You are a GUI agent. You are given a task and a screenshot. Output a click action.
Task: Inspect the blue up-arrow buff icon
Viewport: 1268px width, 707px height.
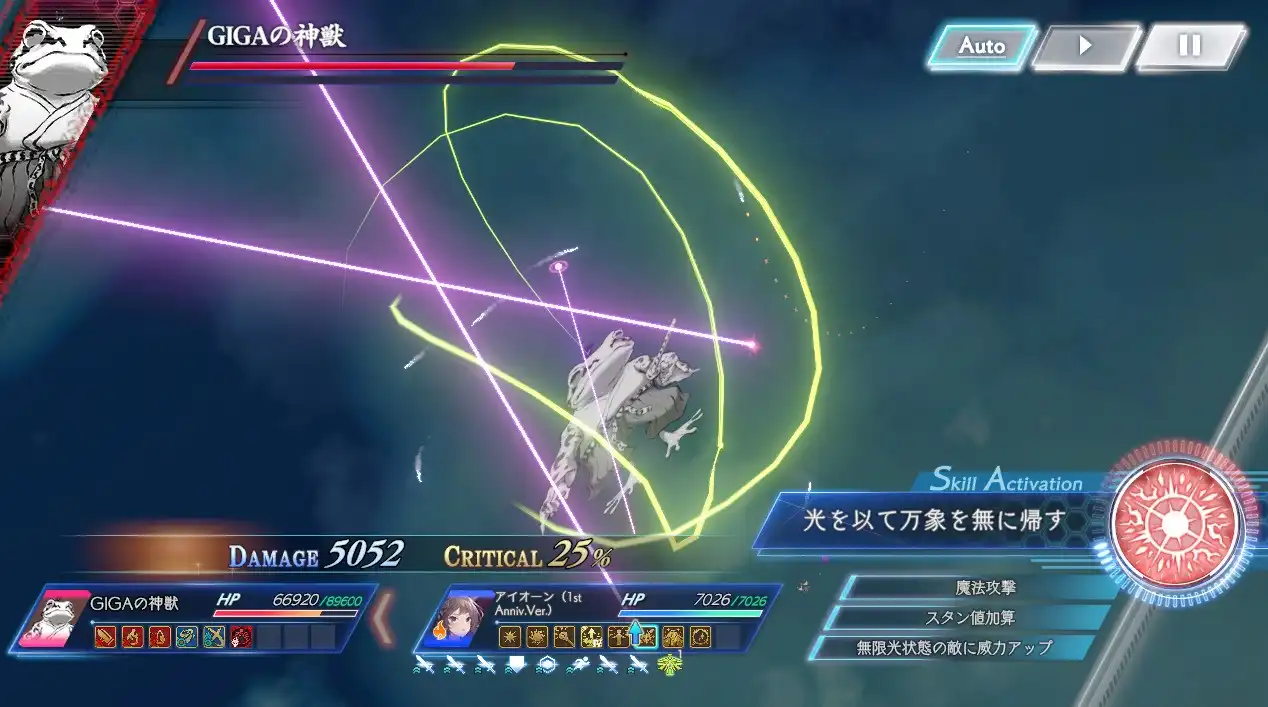(x=634, y=636)
